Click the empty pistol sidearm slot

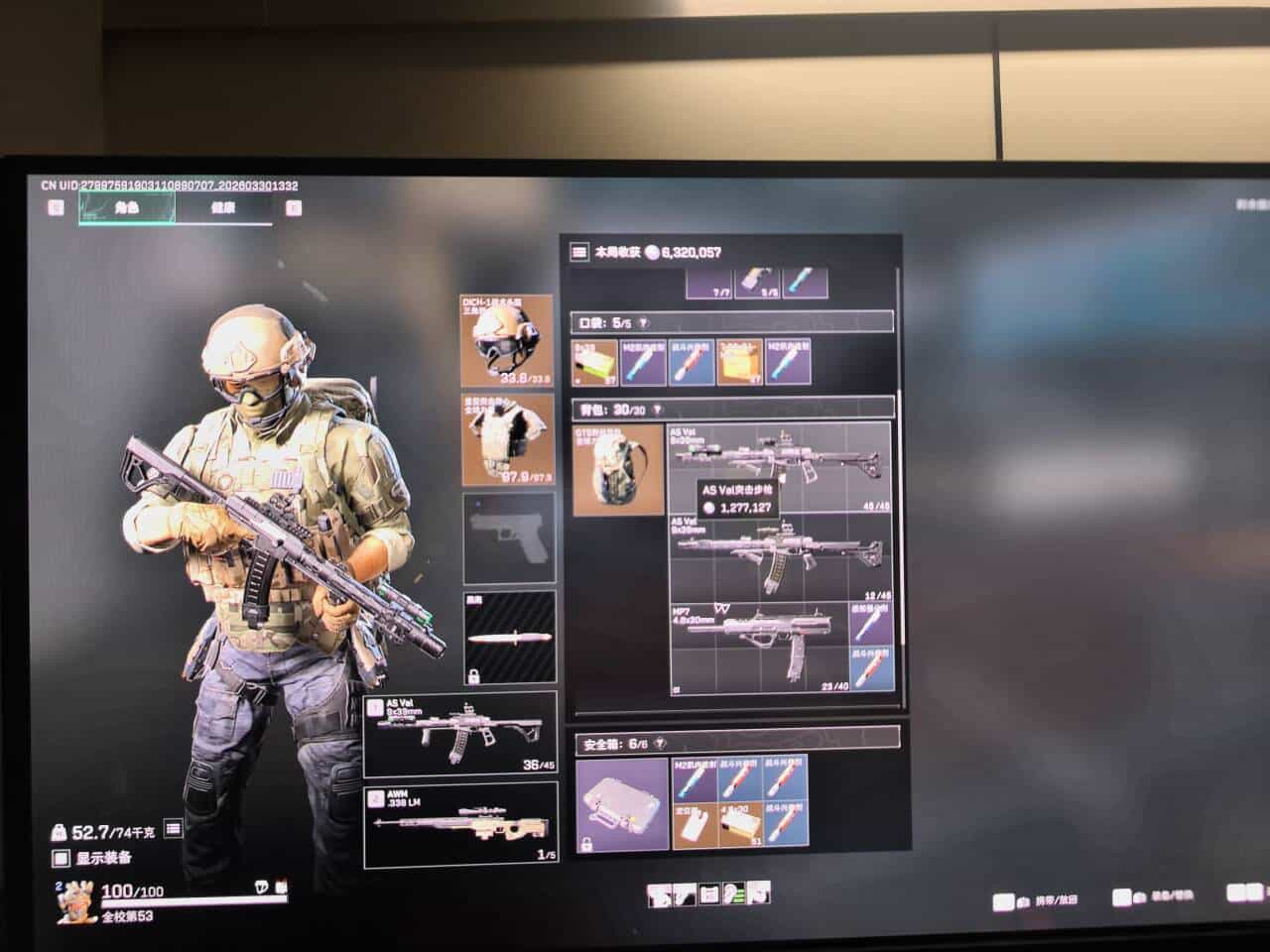pos(508,537)
